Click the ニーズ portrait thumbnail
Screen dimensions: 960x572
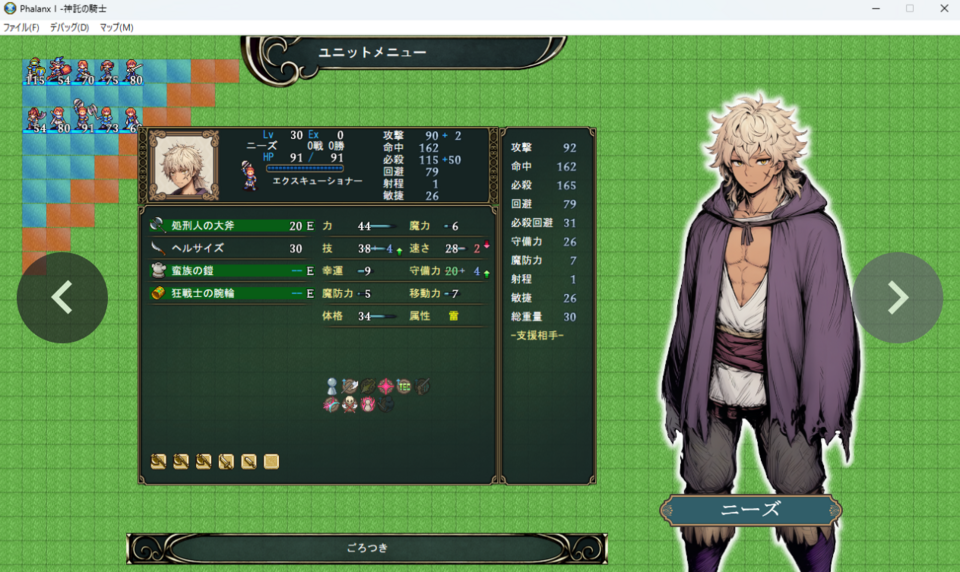(x=184, y=165)
